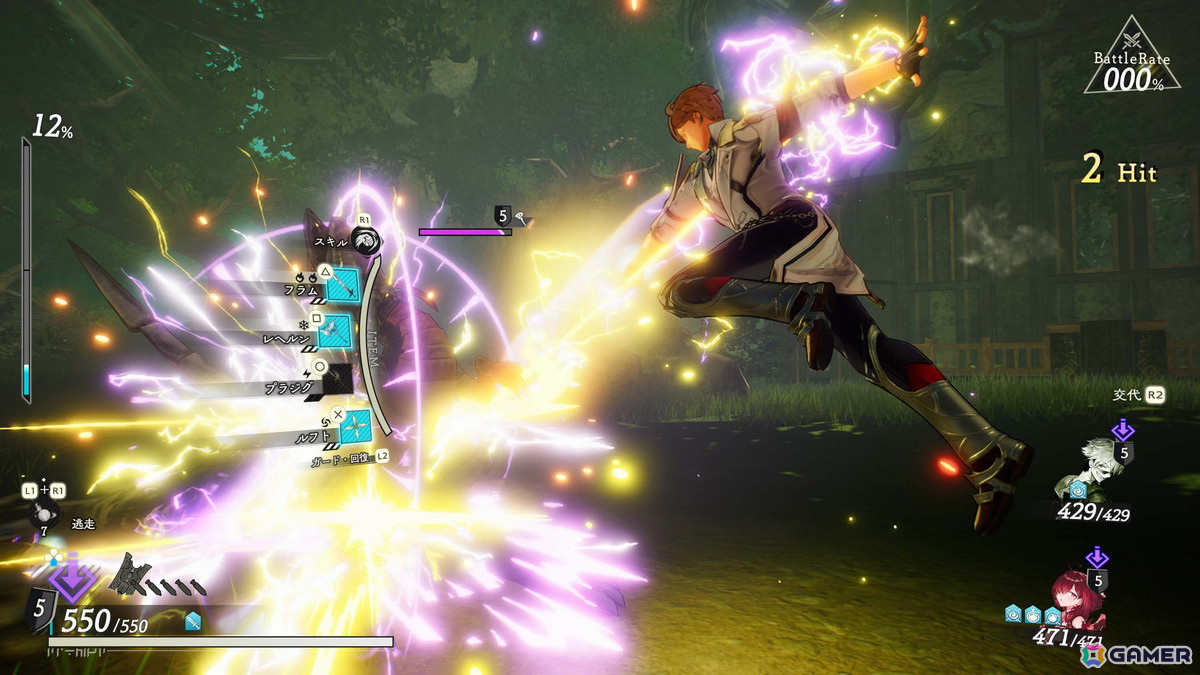Activate the ルフト wind item slot

[x=354, y=425]
